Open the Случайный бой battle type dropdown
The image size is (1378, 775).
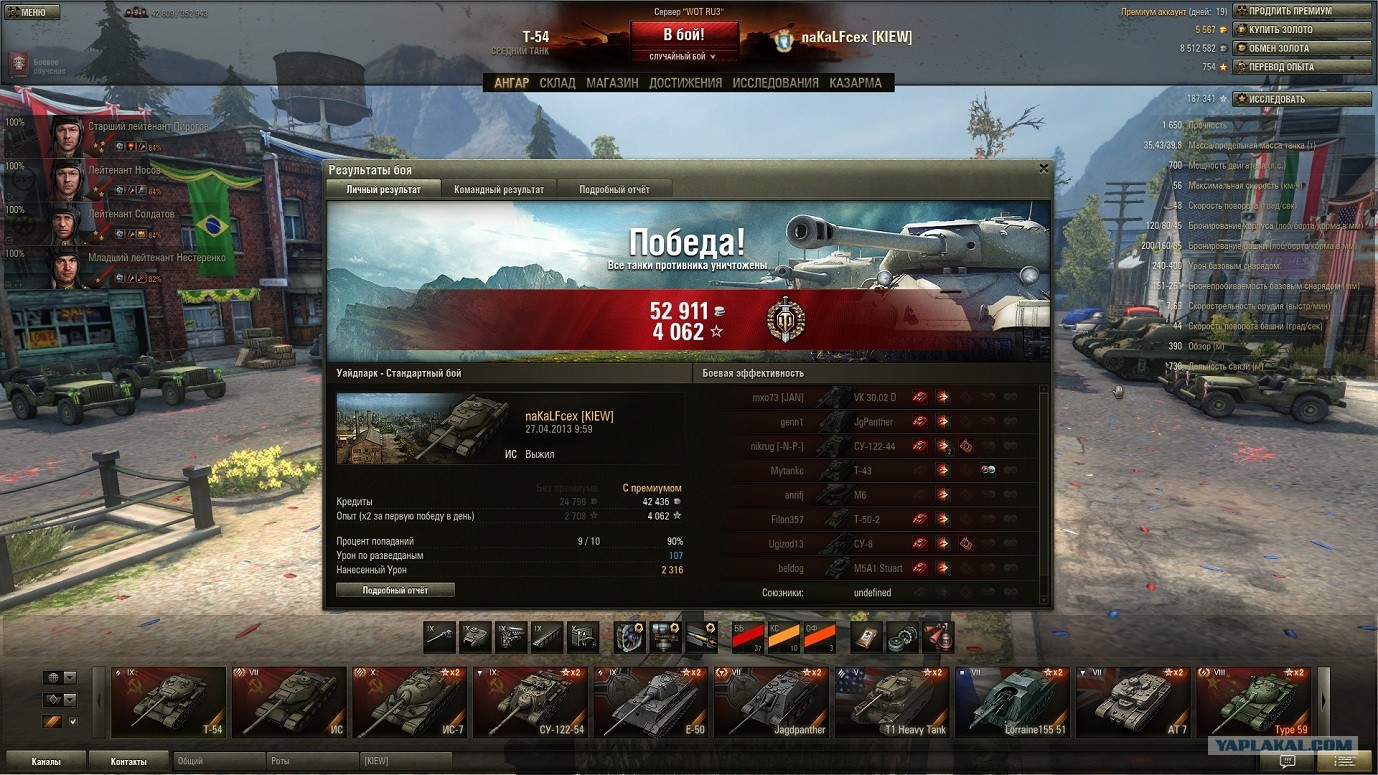tap(684, 57)
